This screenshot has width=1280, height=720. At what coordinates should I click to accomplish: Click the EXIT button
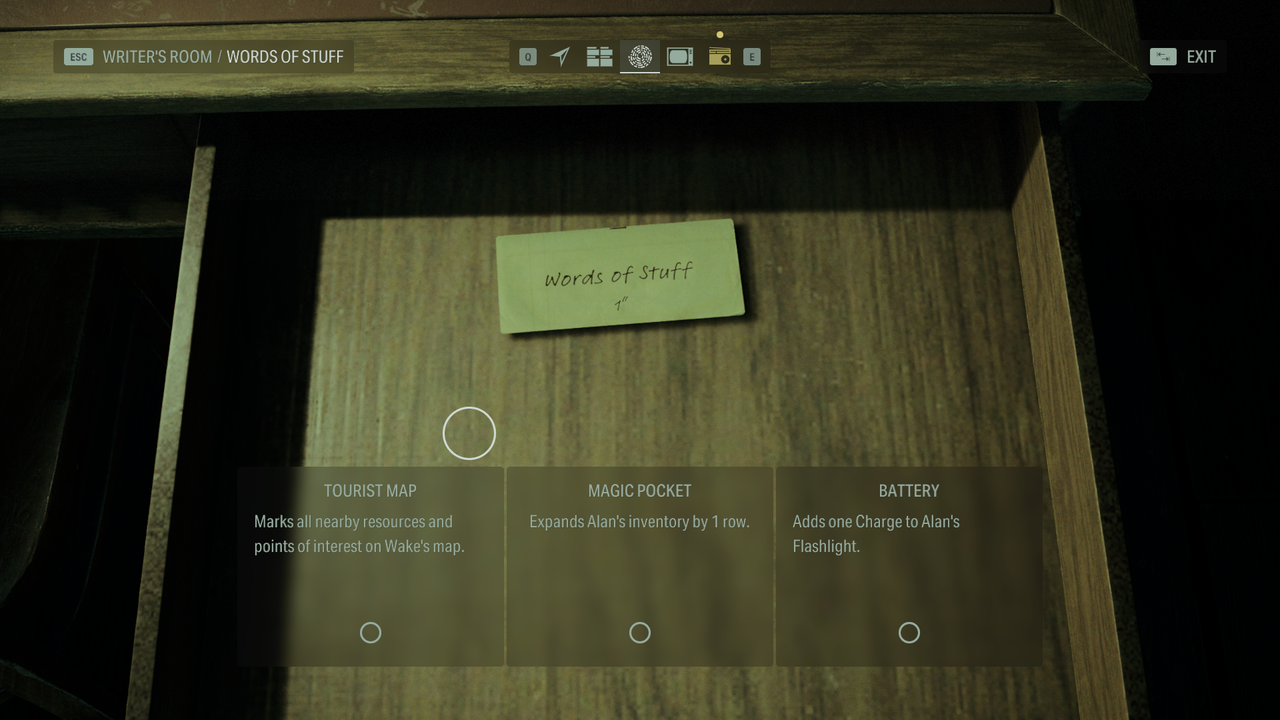coord(1200,56)
